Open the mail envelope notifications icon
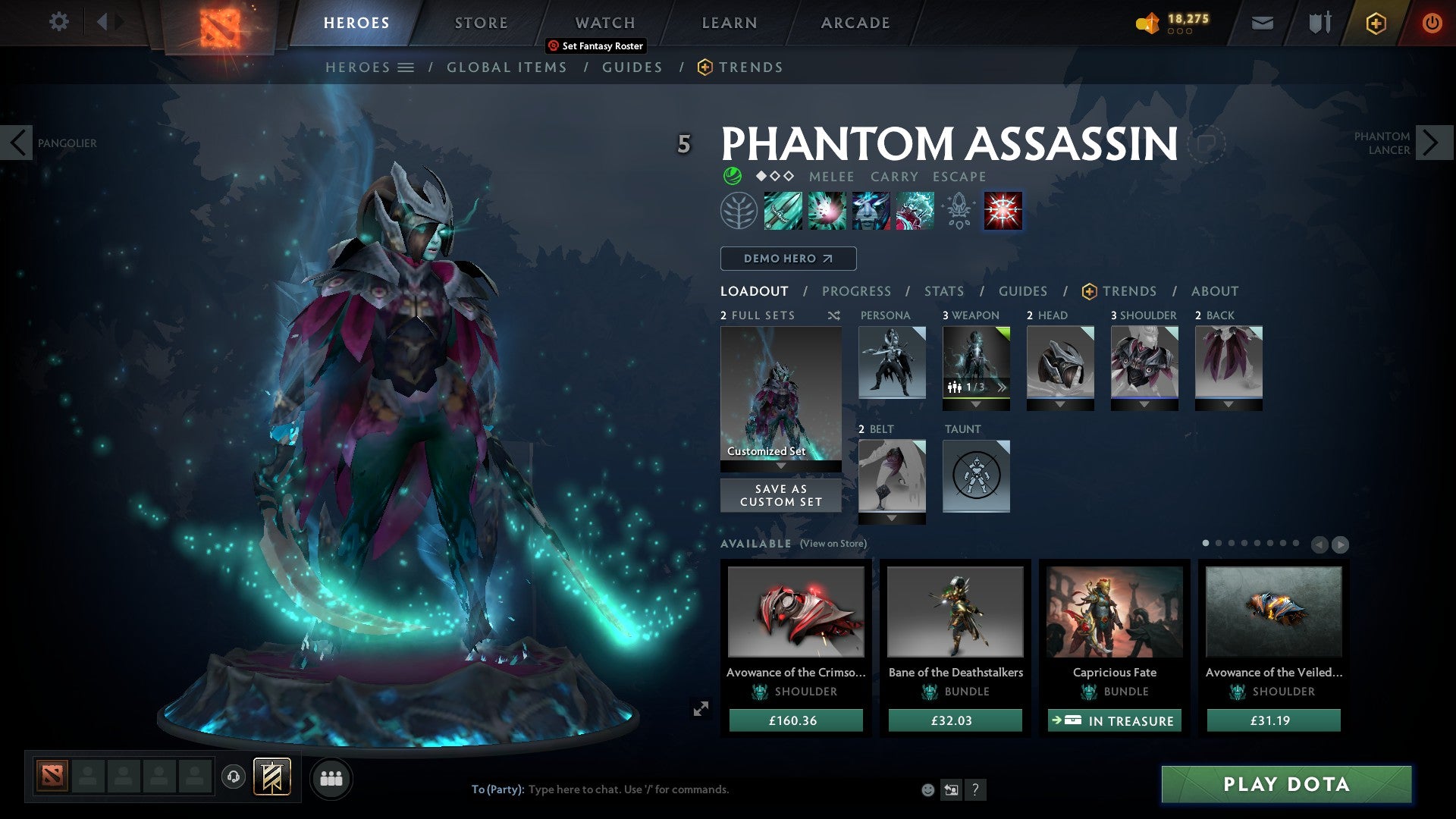This screenshot has height=819, width=1456. point(1261,22)
